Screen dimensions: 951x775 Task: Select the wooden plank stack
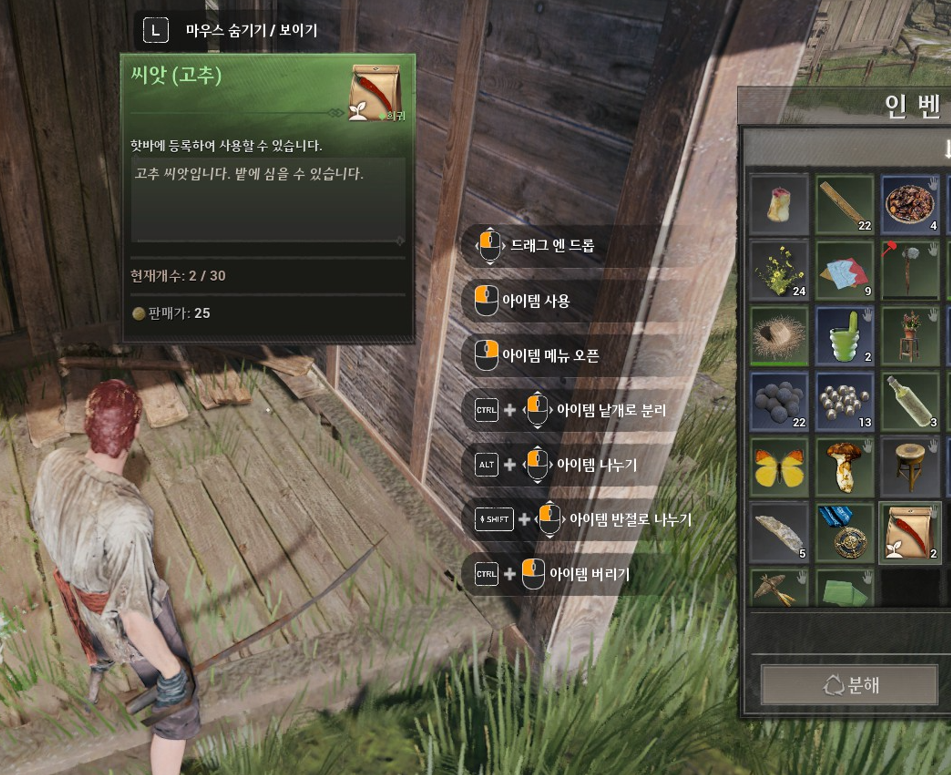[844, 204]
